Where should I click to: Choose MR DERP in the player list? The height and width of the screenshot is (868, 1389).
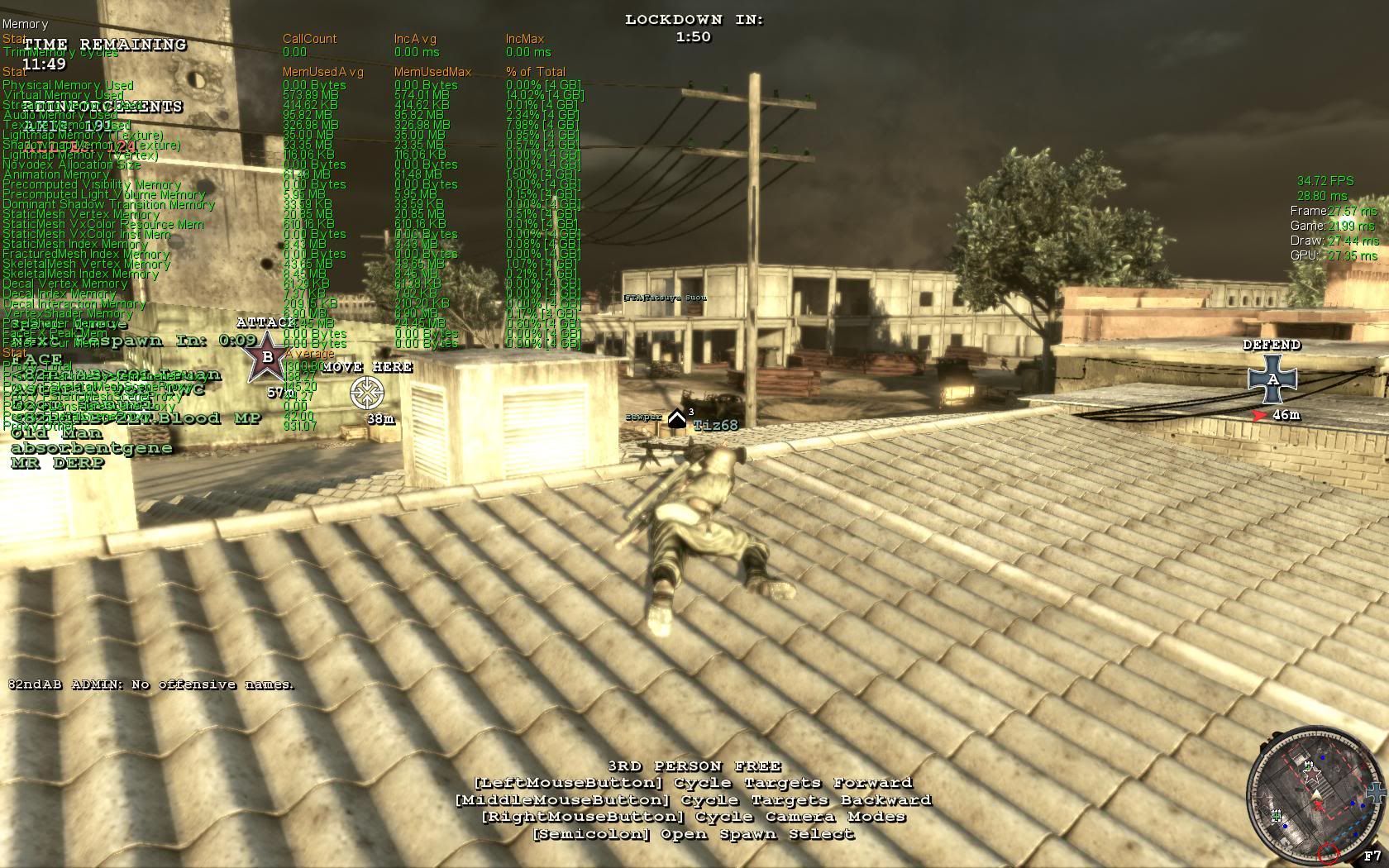point(58,463)
